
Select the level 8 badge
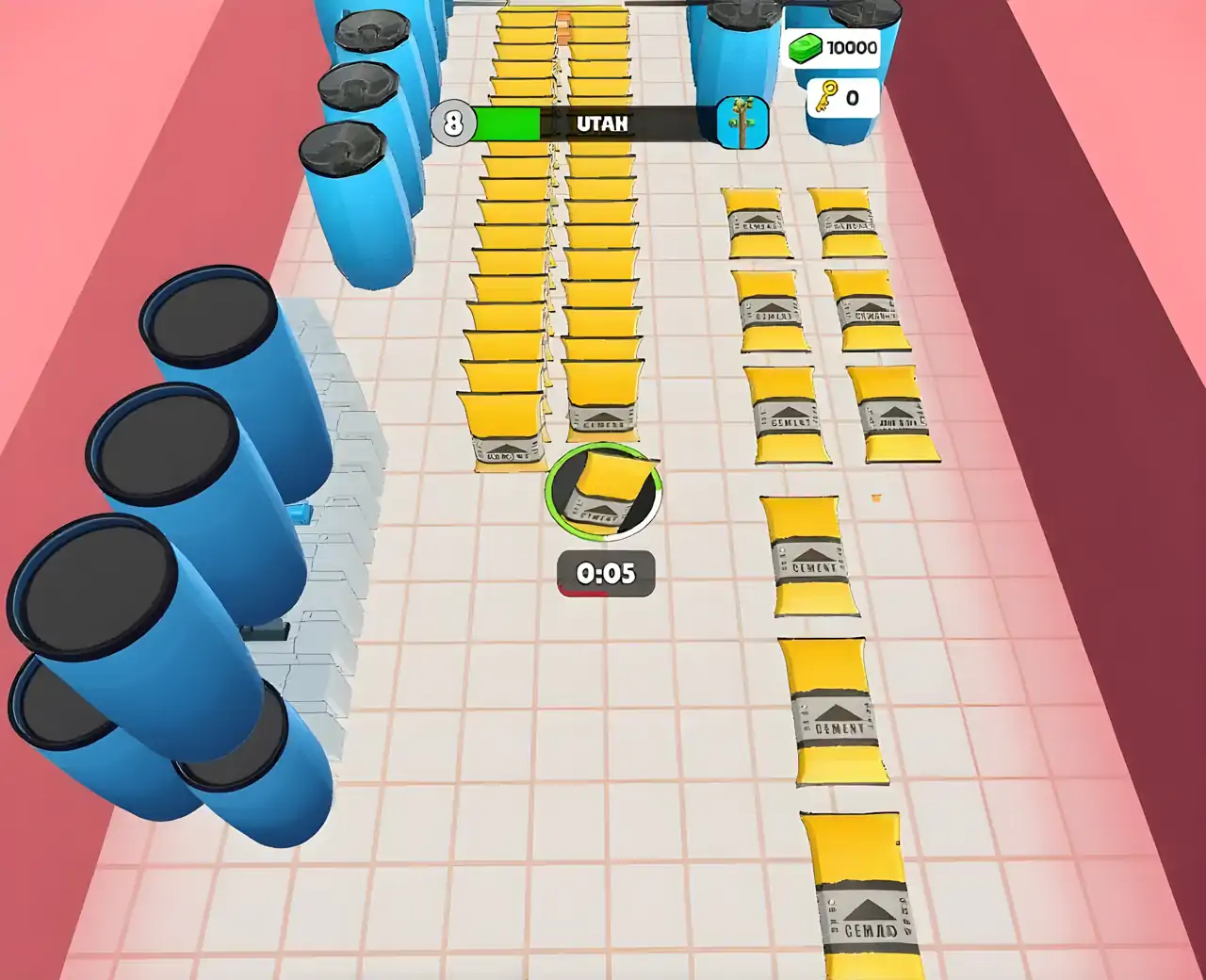[453, 122]
